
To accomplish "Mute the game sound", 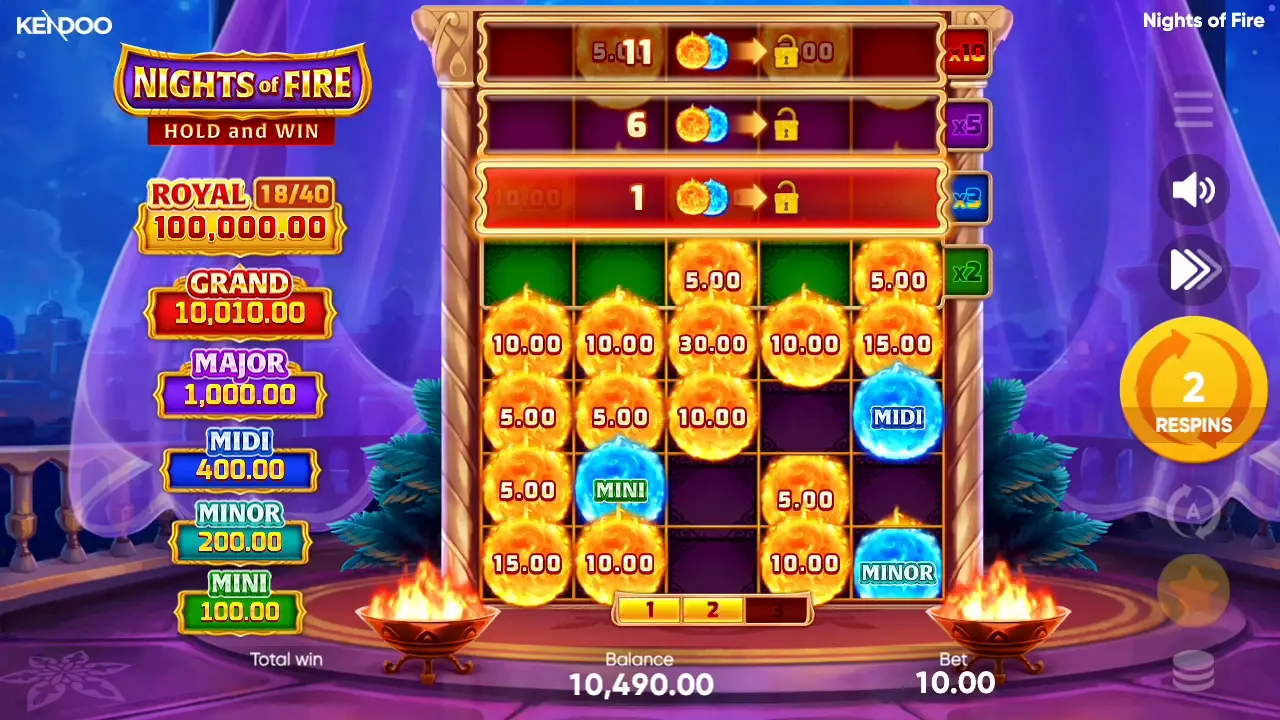I will 1192,191.
